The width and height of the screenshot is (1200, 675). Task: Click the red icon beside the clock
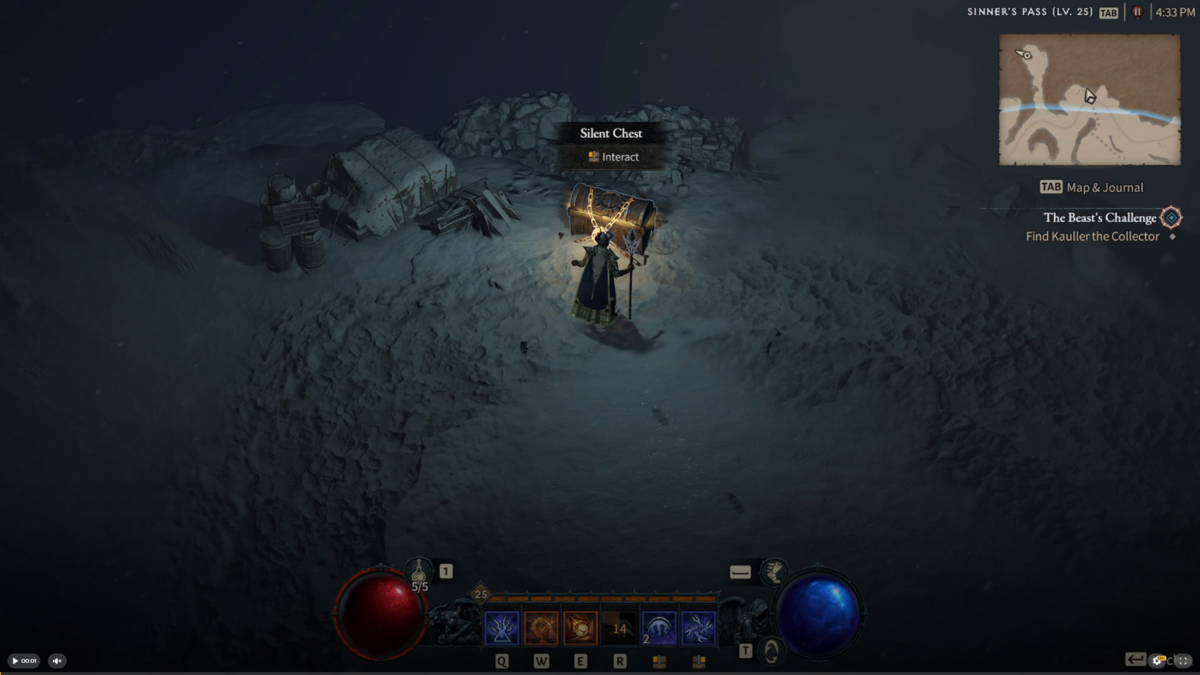tap(1137, 12)
